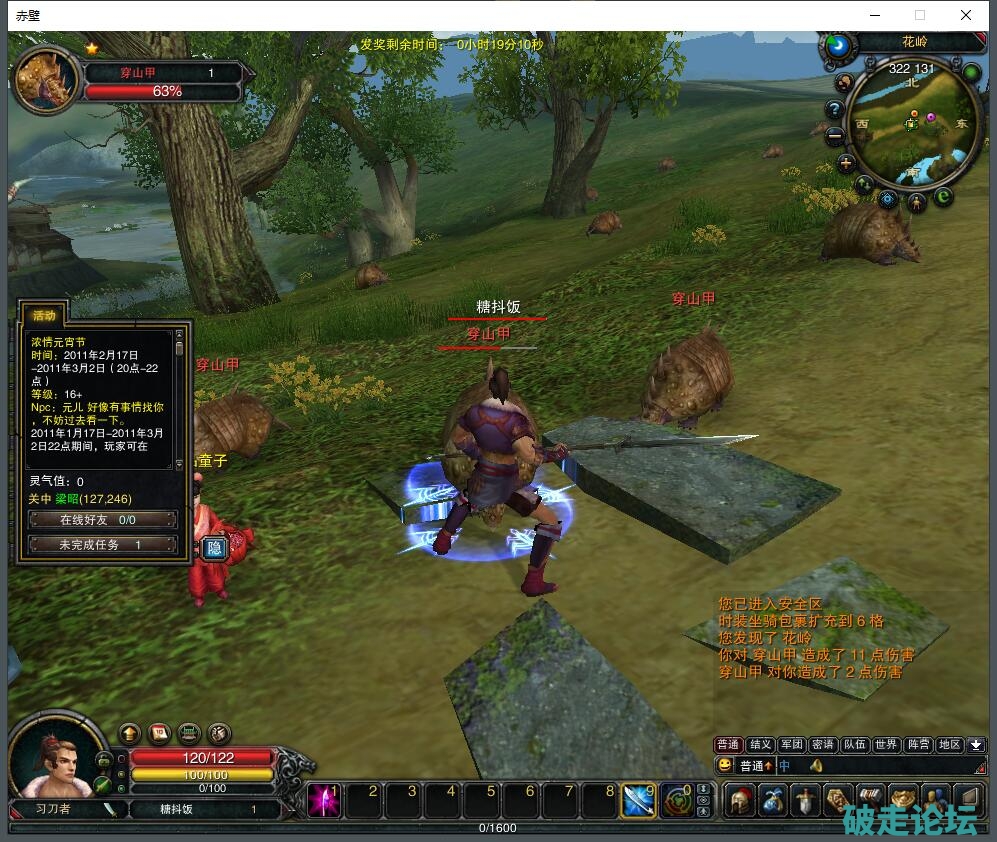Open the emoji smiley picker in chat
997x842 pixels.
[x=725, y=766]
